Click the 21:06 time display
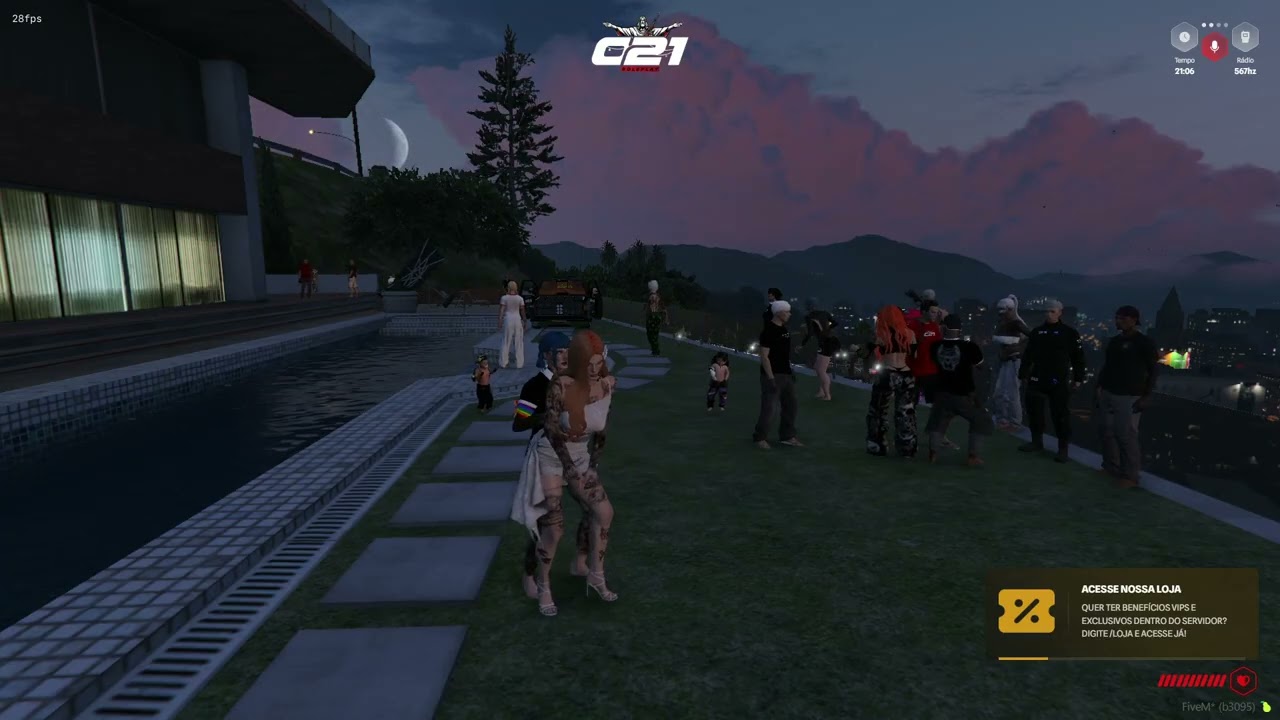This screenshot has width=1280, height=720. (x=1184, y=72)
